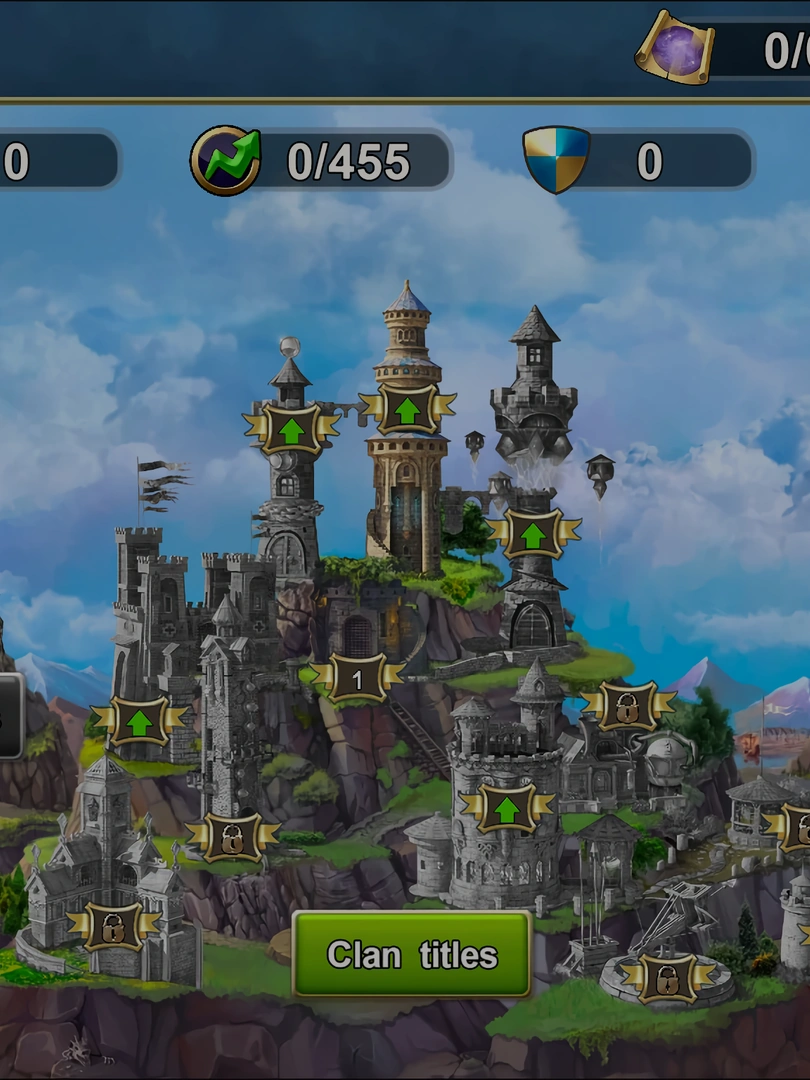Choose the upgrade arrow on the dark floating tower

[x=533, y=533]
